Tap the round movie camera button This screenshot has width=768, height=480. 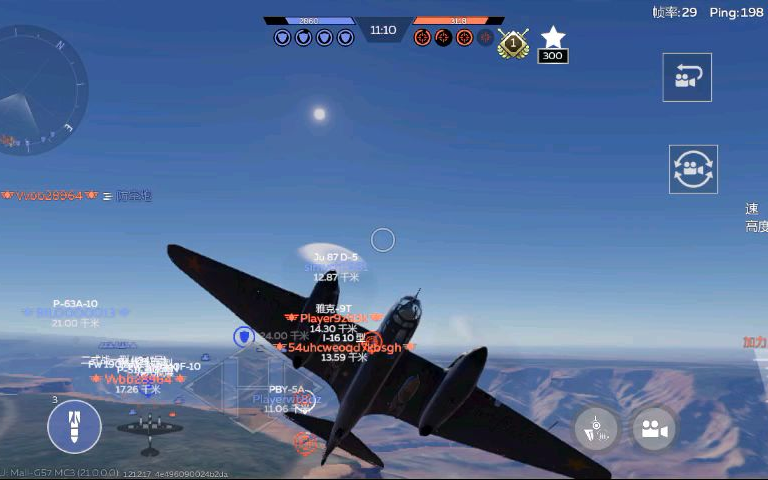point(655,429)
